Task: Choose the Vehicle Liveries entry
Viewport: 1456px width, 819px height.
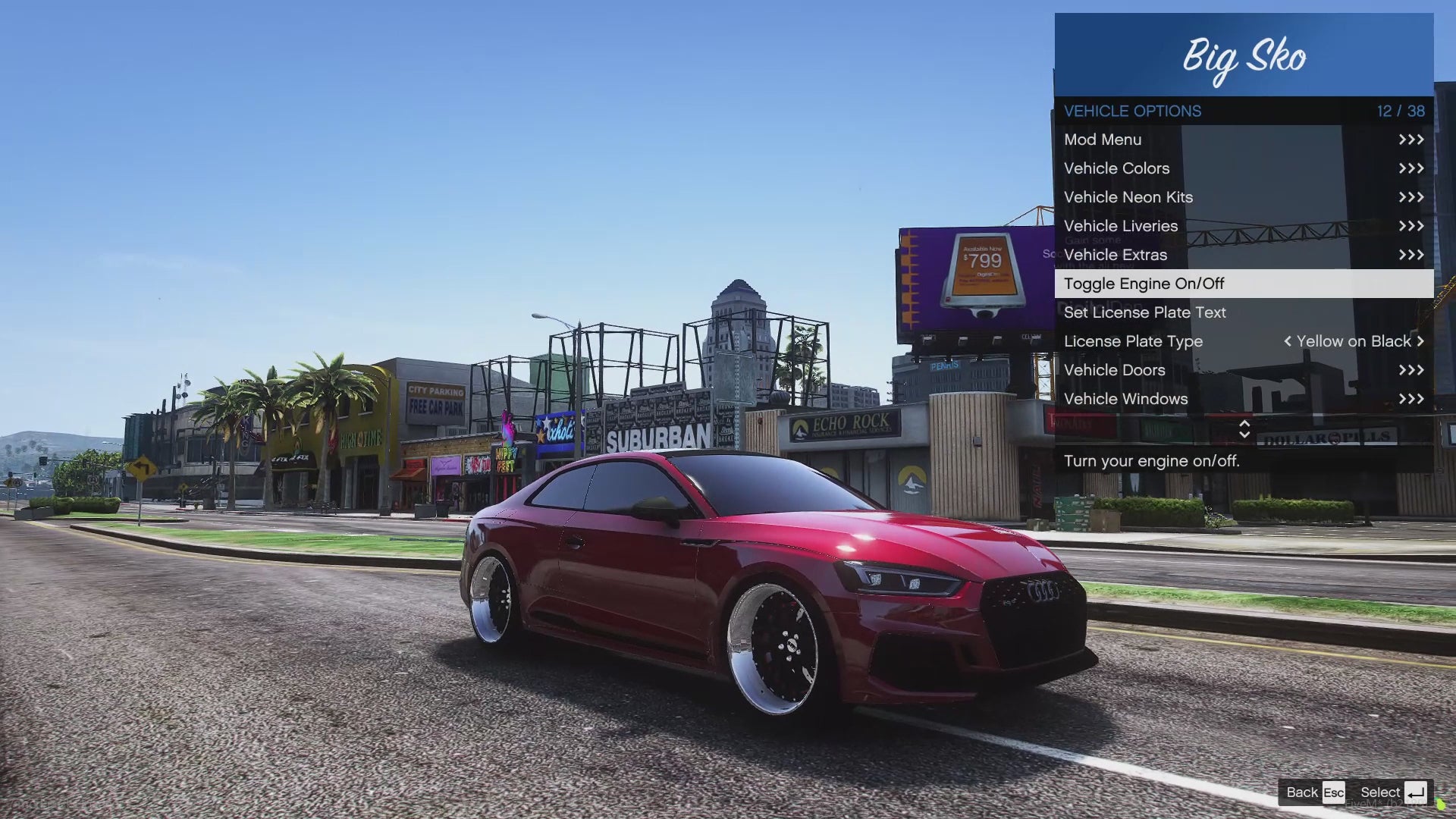Action: 1244,226
